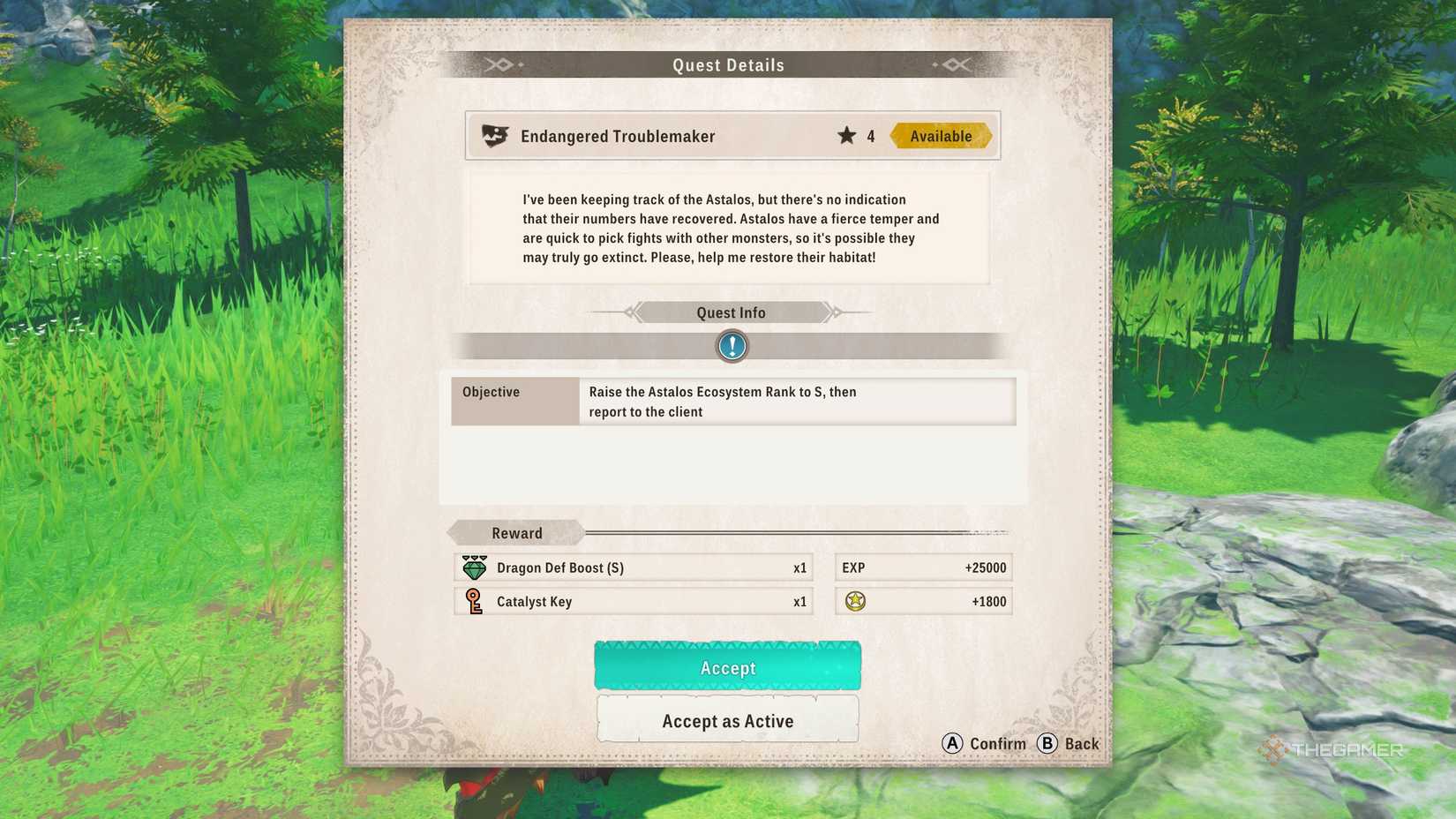This screenshot has width=1456, height=819.
Task: Open the Quest Details title bar
Action: 727,64
